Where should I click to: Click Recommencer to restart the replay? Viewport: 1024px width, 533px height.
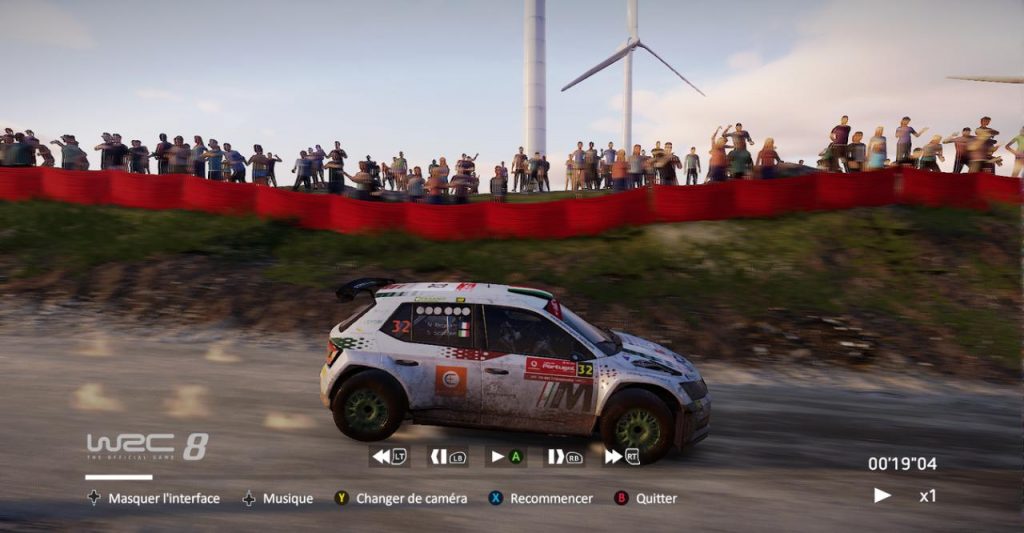pos(541,498)
